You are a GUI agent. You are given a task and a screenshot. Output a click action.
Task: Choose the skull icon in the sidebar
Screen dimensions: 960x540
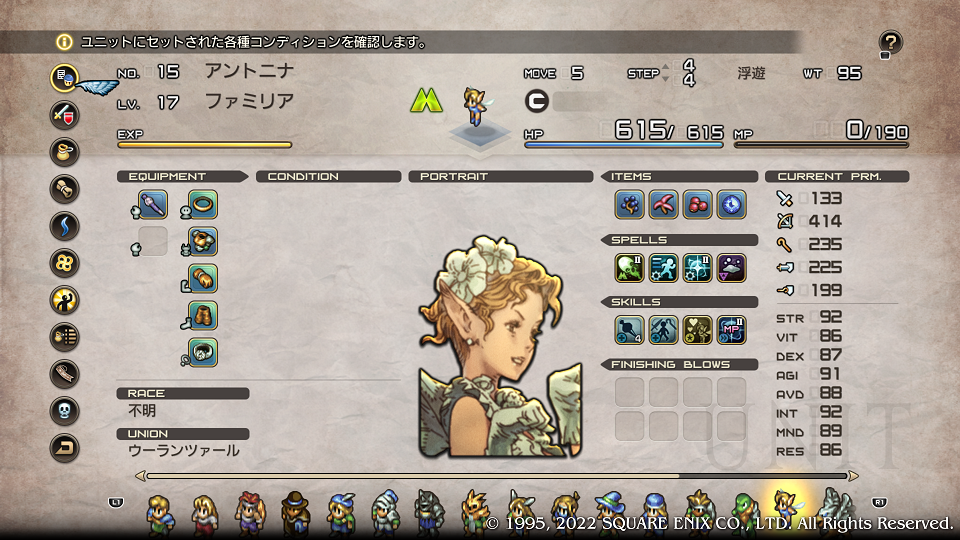64,410
